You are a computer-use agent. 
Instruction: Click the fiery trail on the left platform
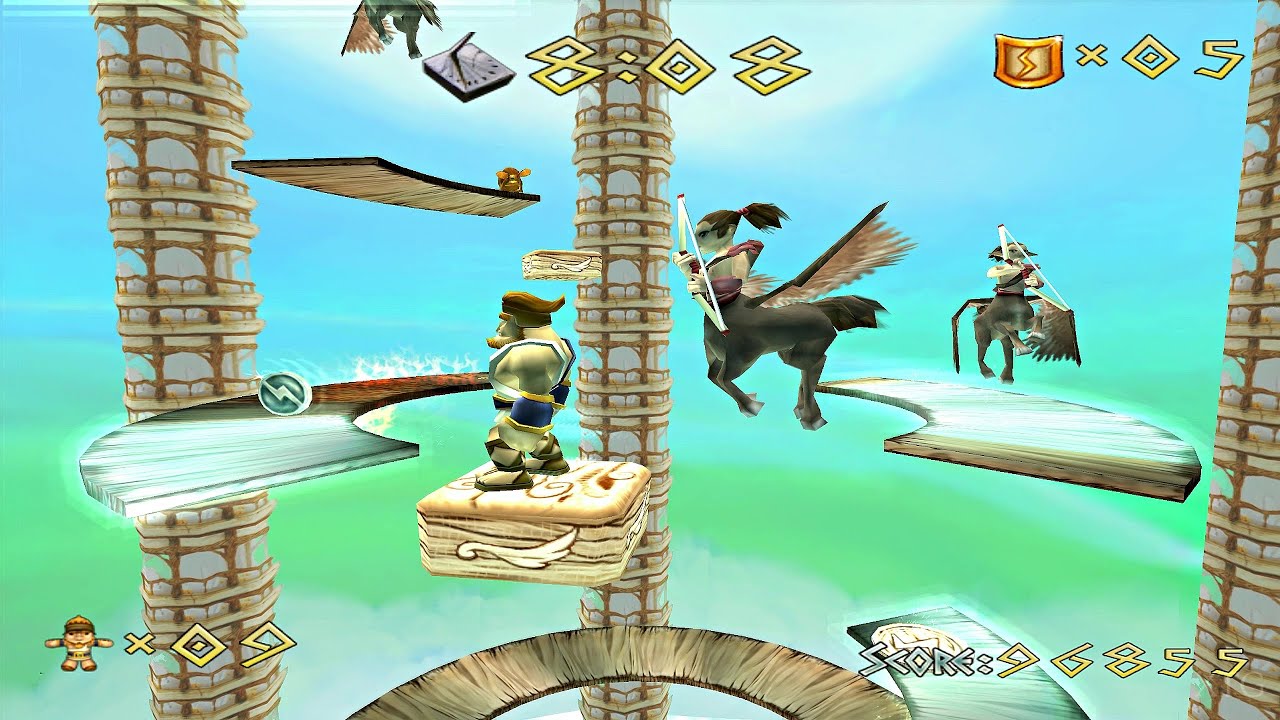pos(400,370)
